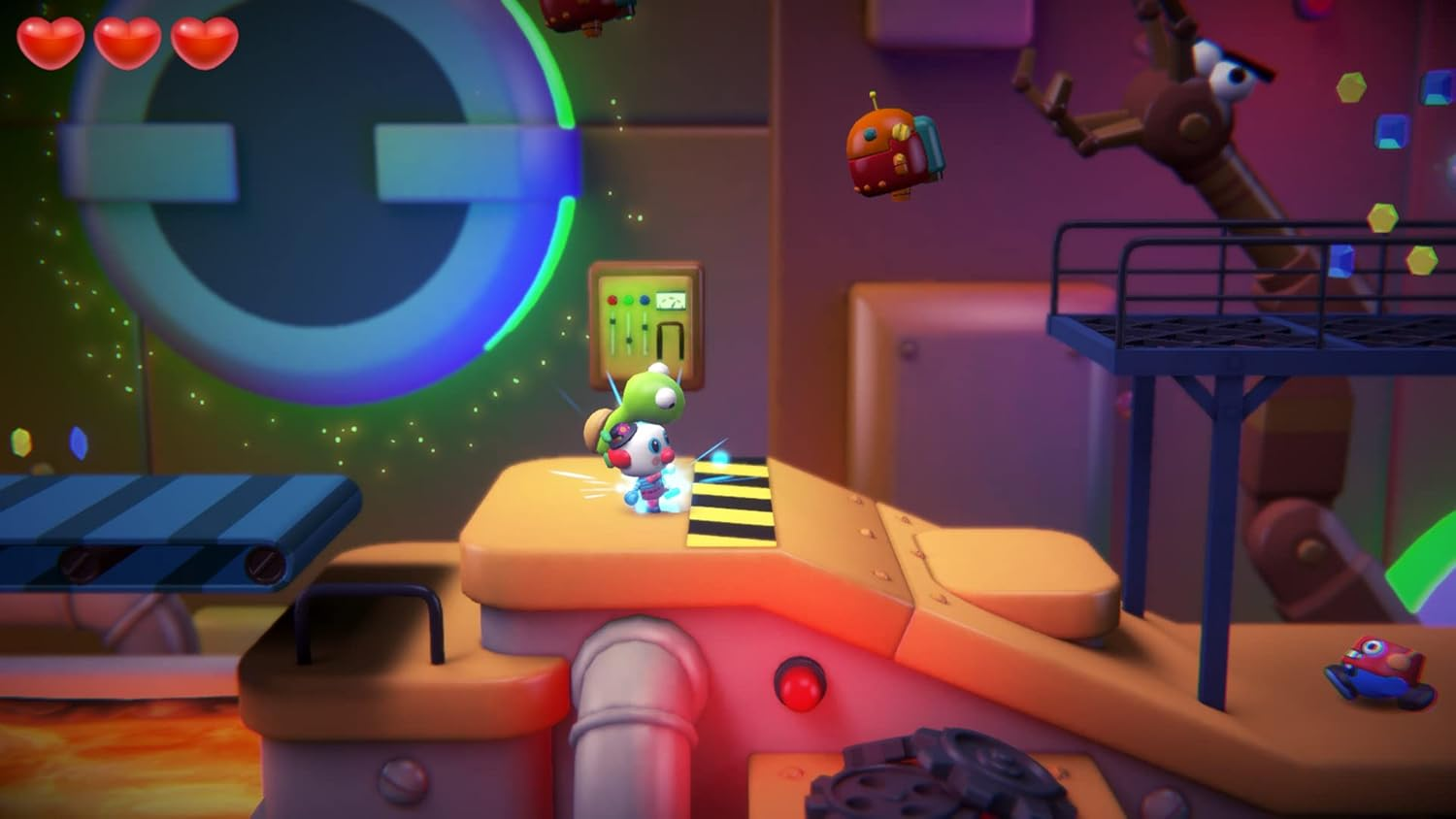Click the mechanical eye on the robotic arm
The image size is (1456, 819).
[1238, 78]
